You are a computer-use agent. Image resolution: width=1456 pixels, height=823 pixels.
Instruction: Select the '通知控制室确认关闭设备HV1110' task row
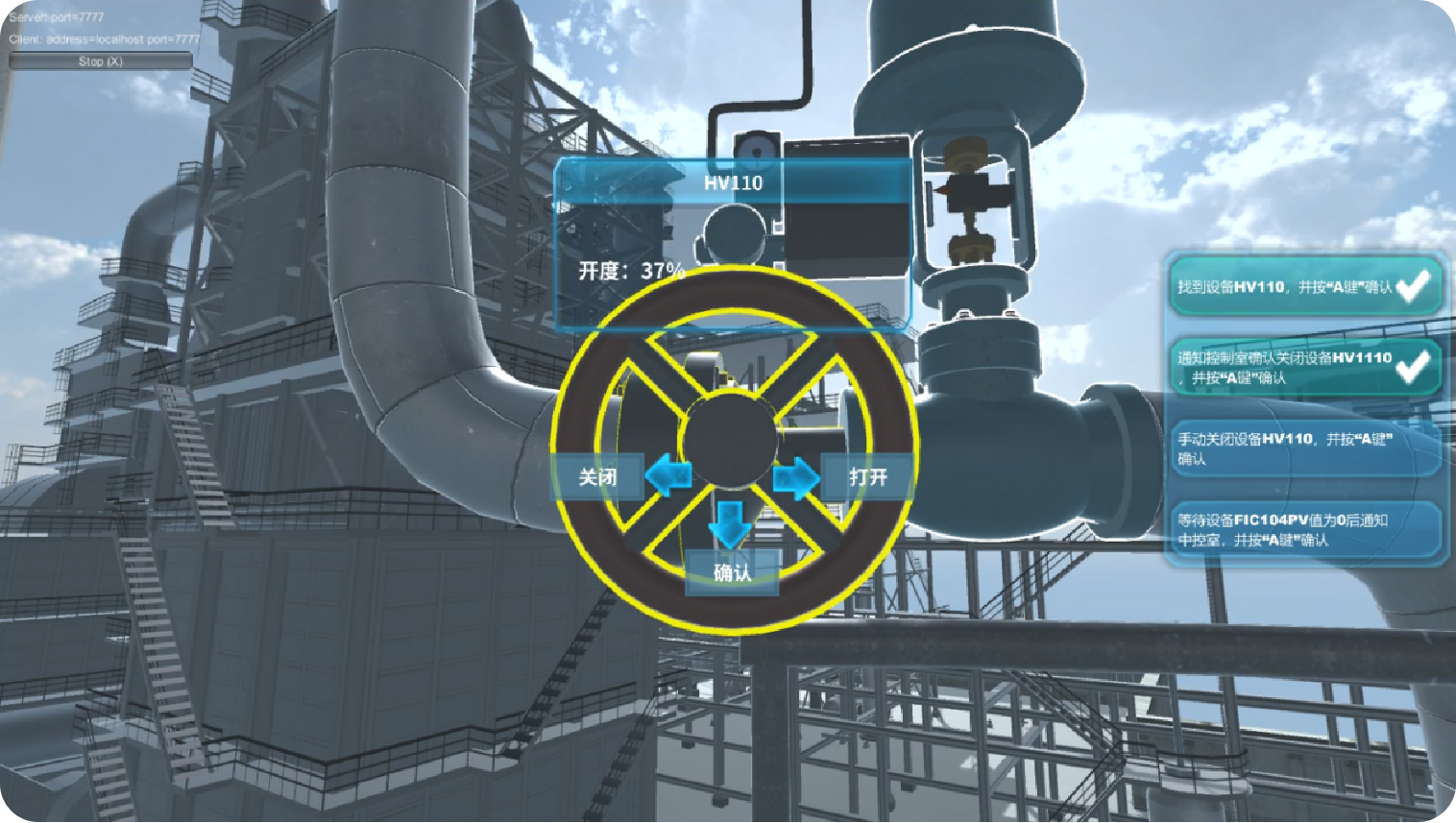1303,367
